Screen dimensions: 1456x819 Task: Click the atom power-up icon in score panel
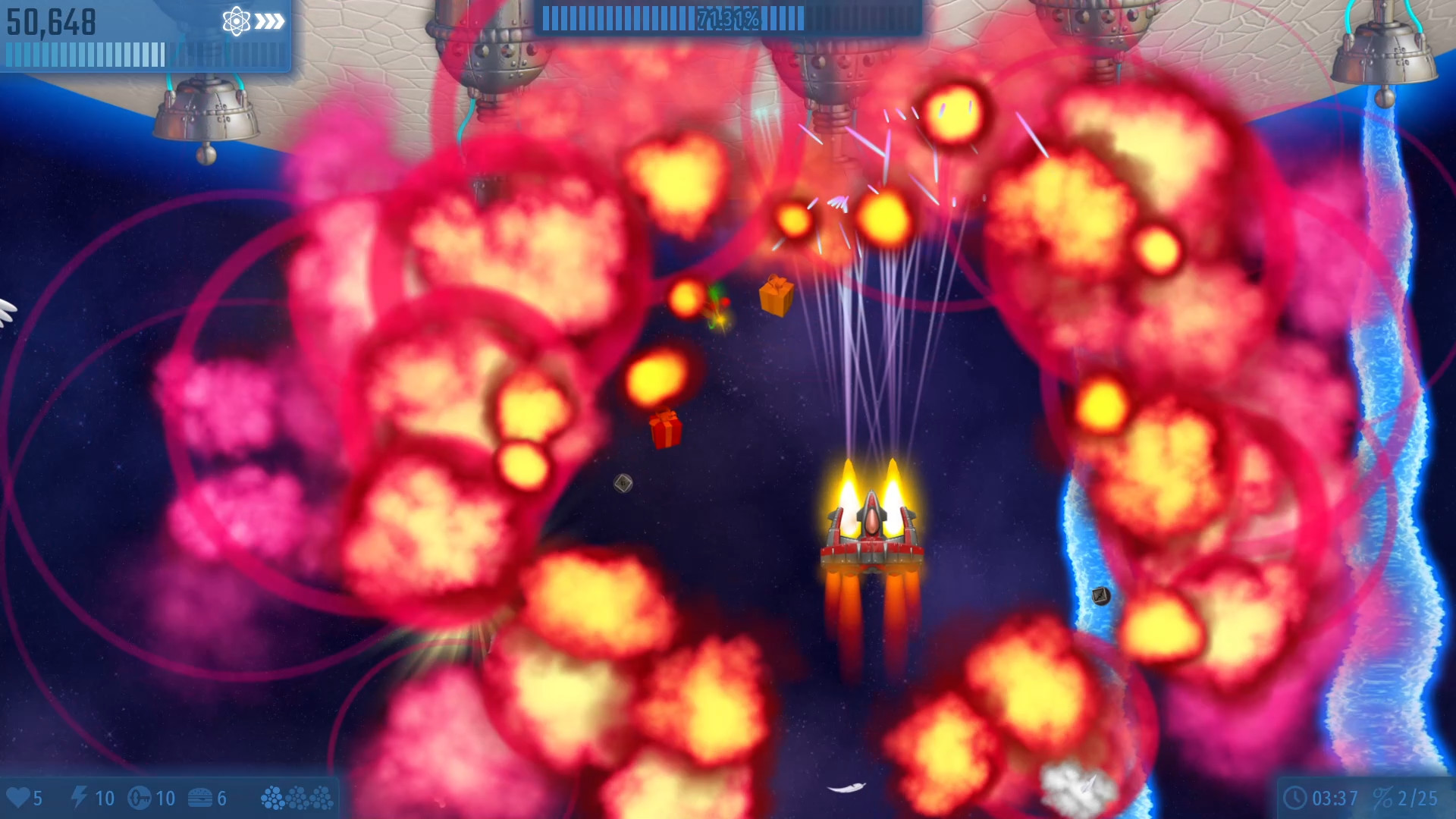pos(235,20)
